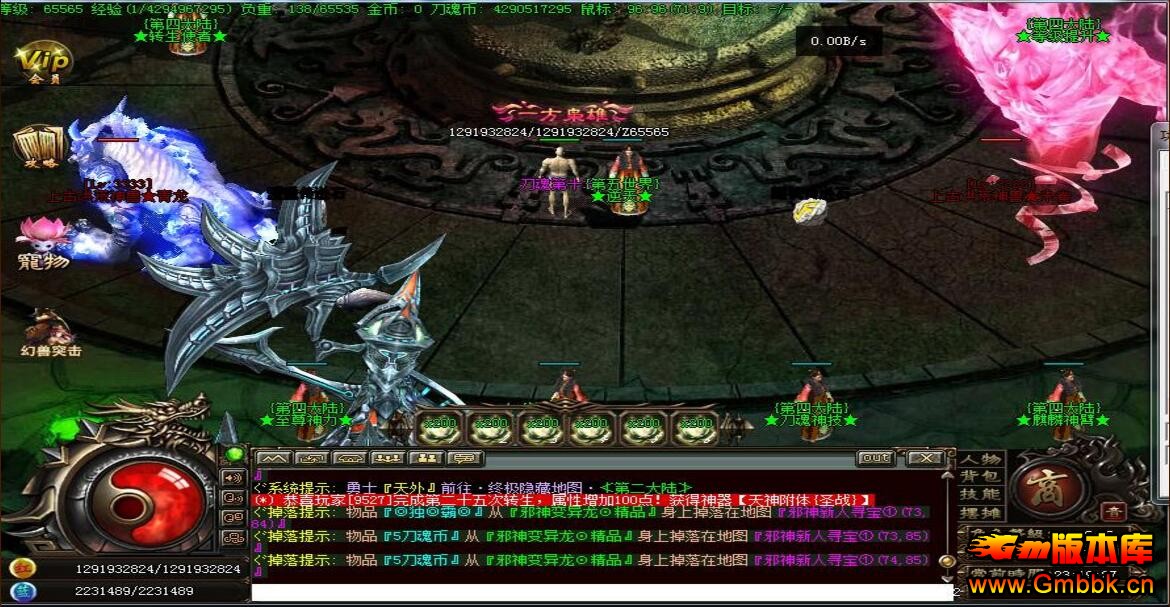1170x607 pixels.
Task: Open the 背包 backpack
Action: coord(981,476)
